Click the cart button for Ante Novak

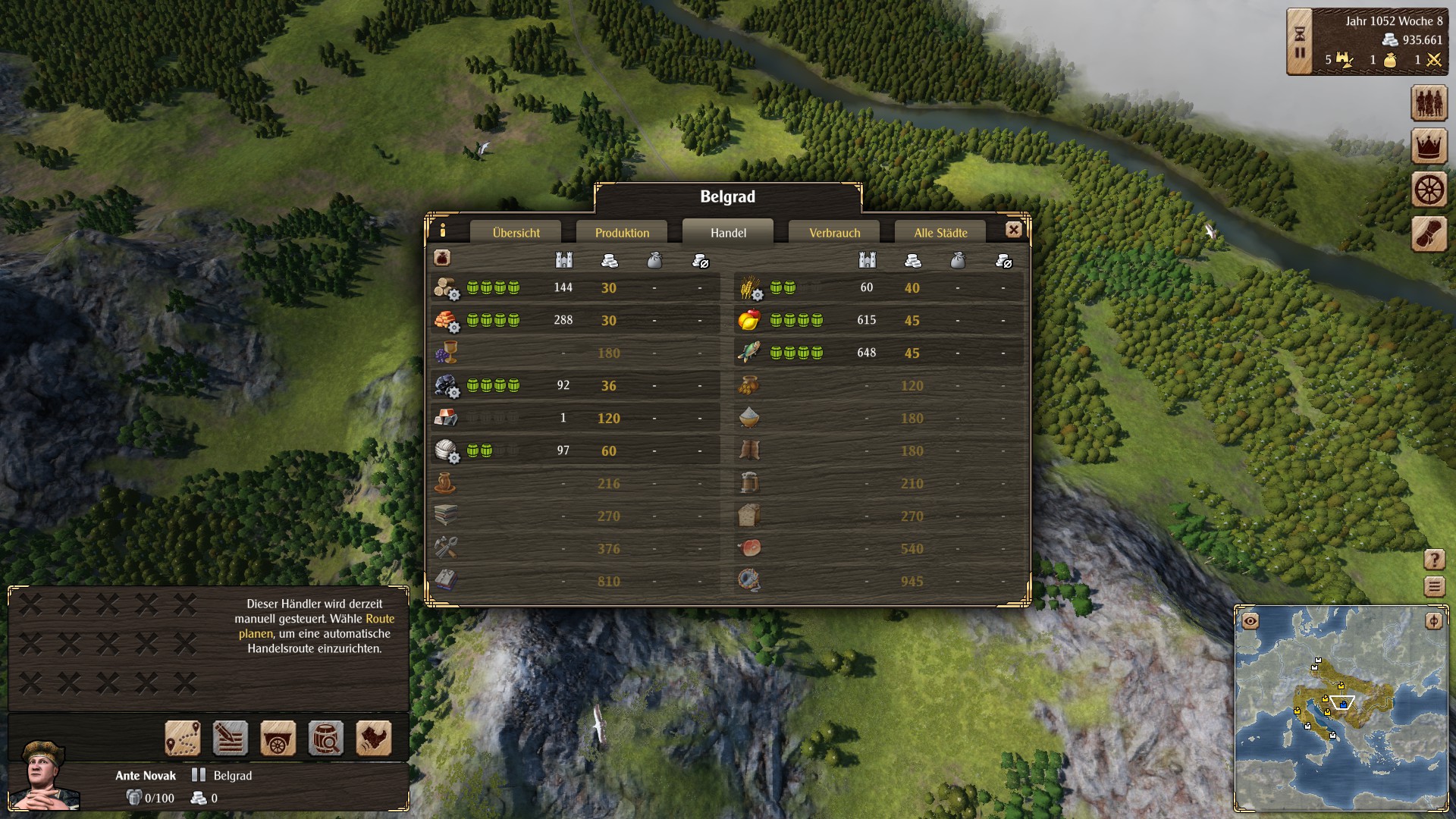(x=278, y=738)
